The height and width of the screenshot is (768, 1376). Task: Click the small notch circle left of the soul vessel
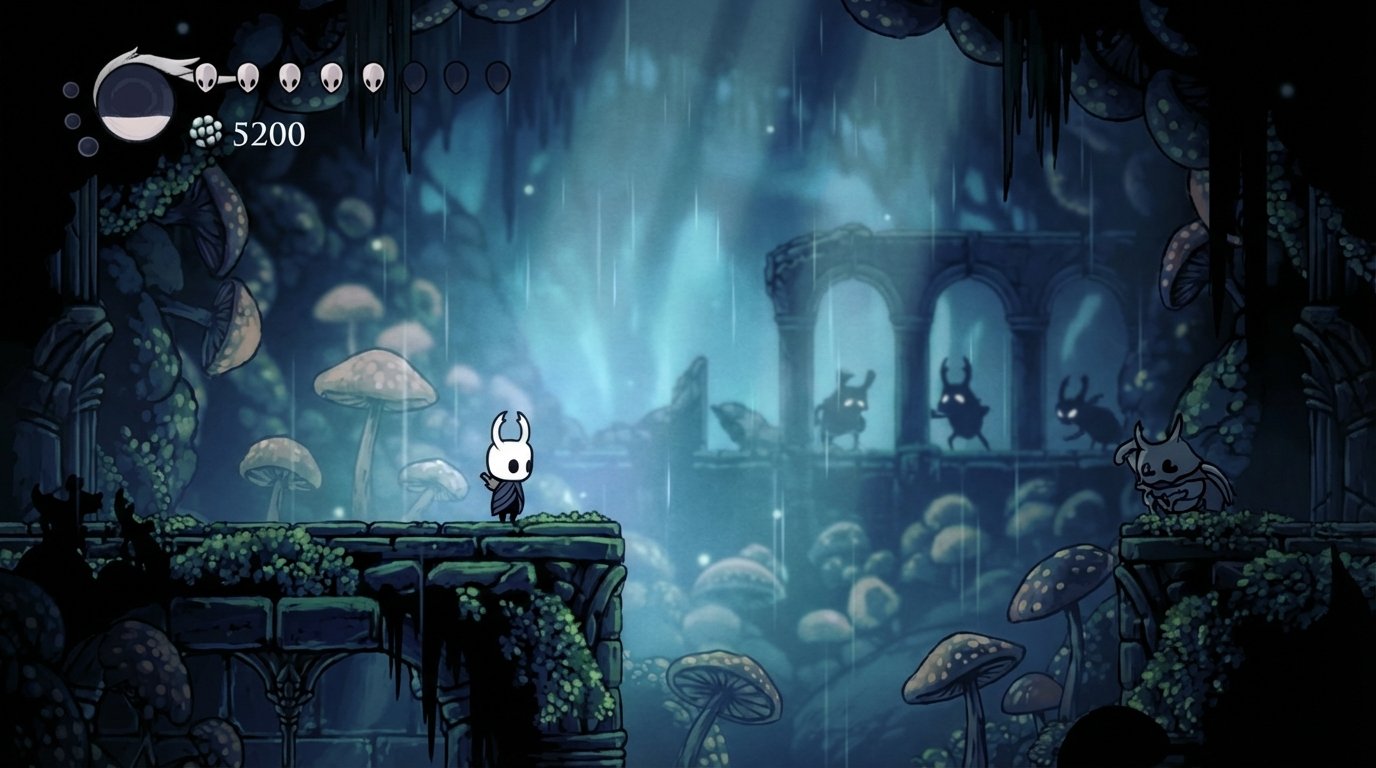(70, 92)
